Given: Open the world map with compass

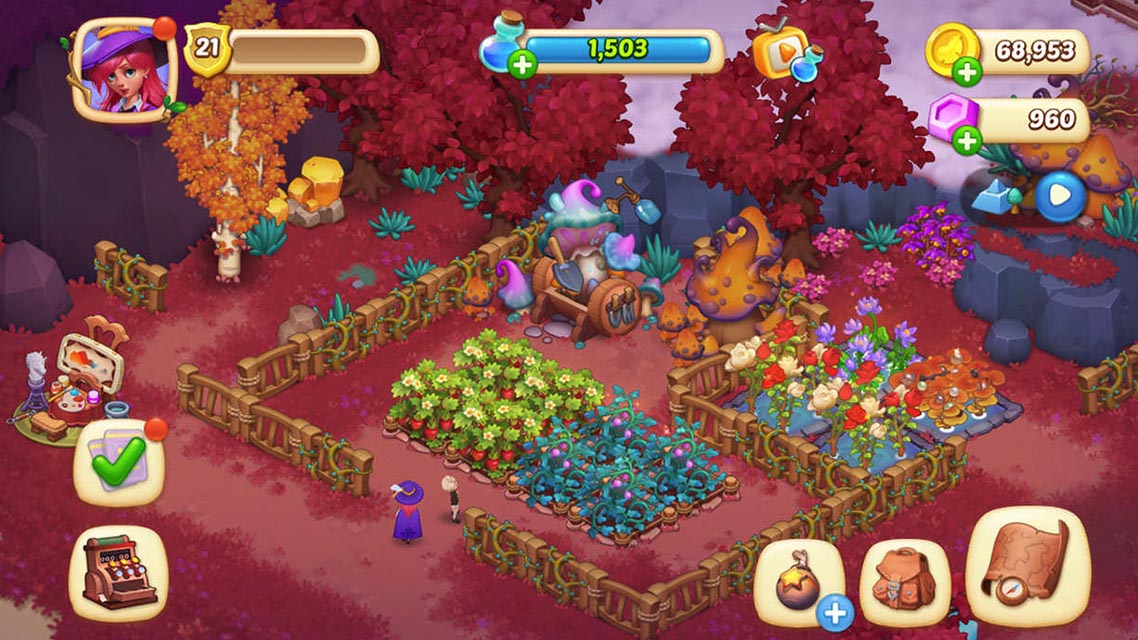Looking at the screenshot, I should 1027,567.
